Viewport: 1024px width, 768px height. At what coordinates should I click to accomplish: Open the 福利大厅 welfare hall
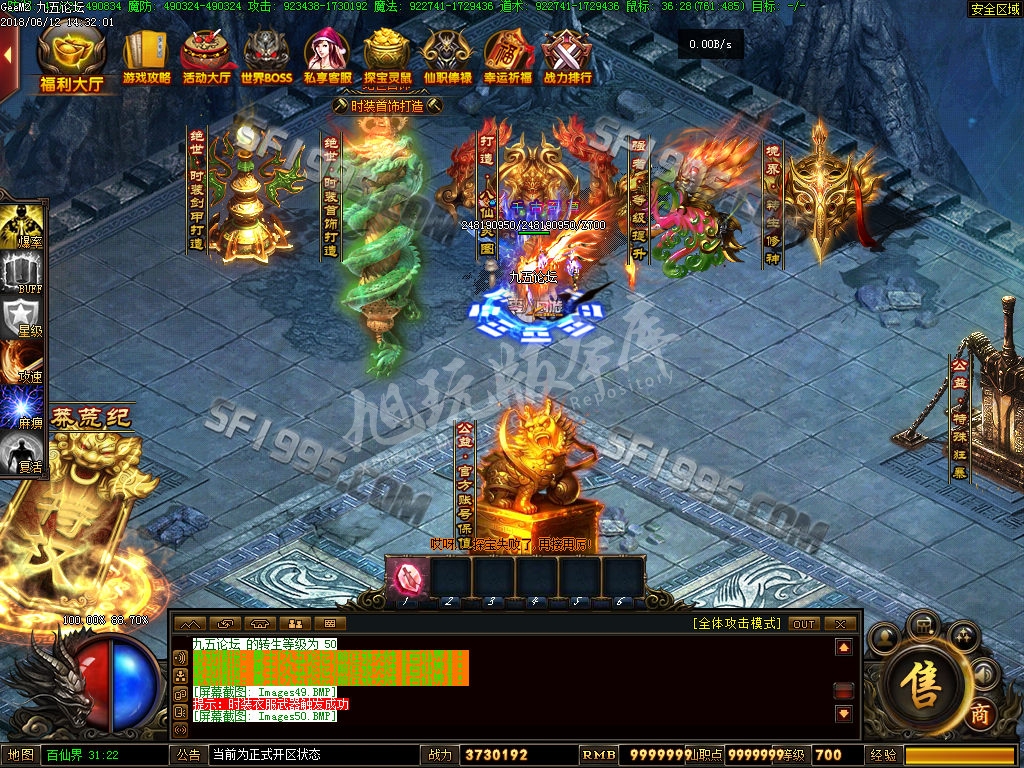pyautogui.click(x=71, y=60)
